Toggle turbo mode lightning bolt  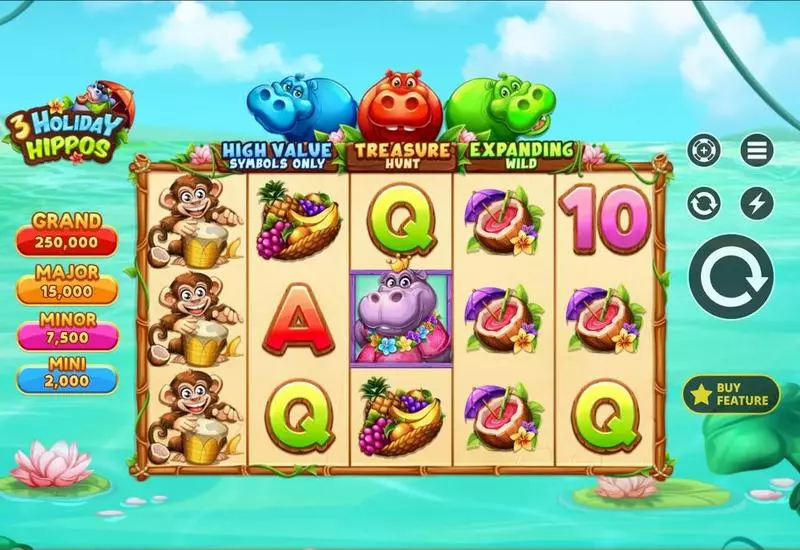[757, 204]
